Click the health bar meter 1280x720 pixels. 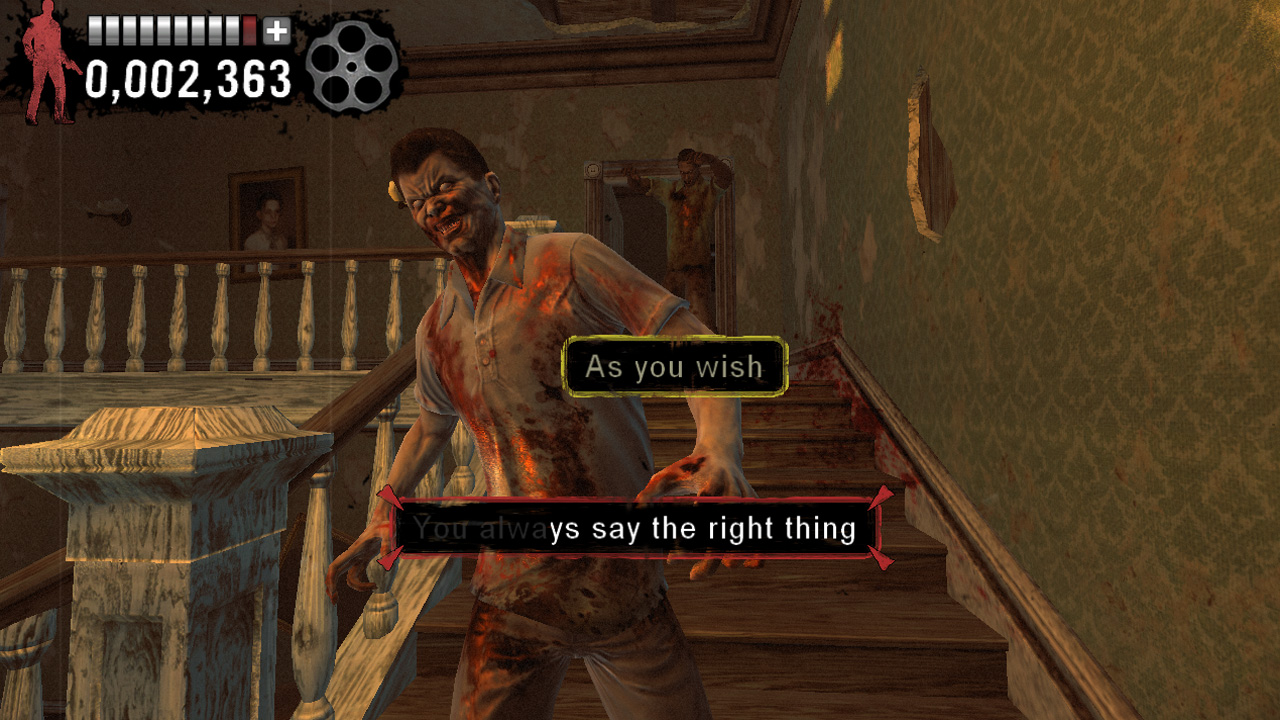point(170,28)
